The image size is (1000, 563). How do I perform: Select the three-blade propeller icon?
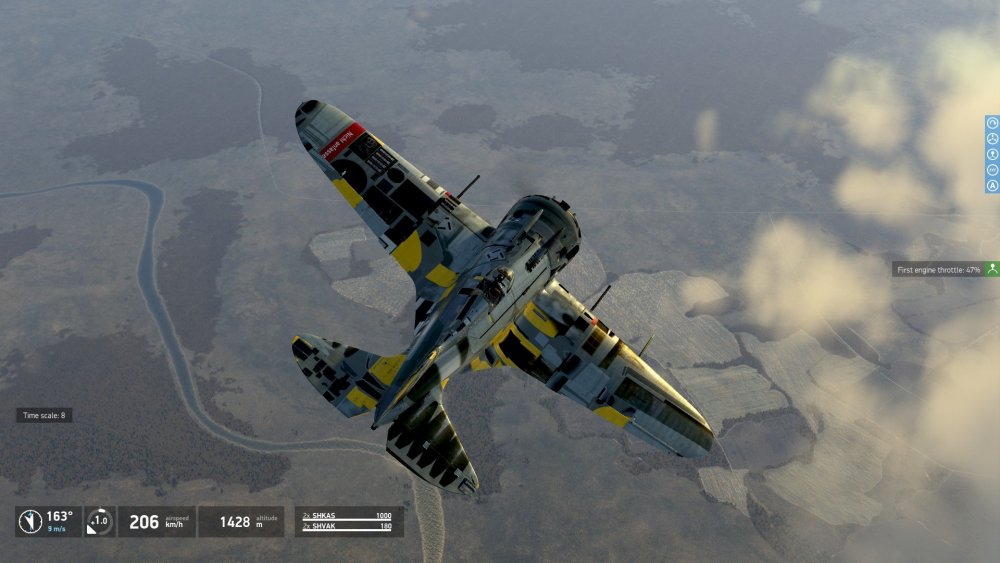pyautogui.click(x=993, y=139)
